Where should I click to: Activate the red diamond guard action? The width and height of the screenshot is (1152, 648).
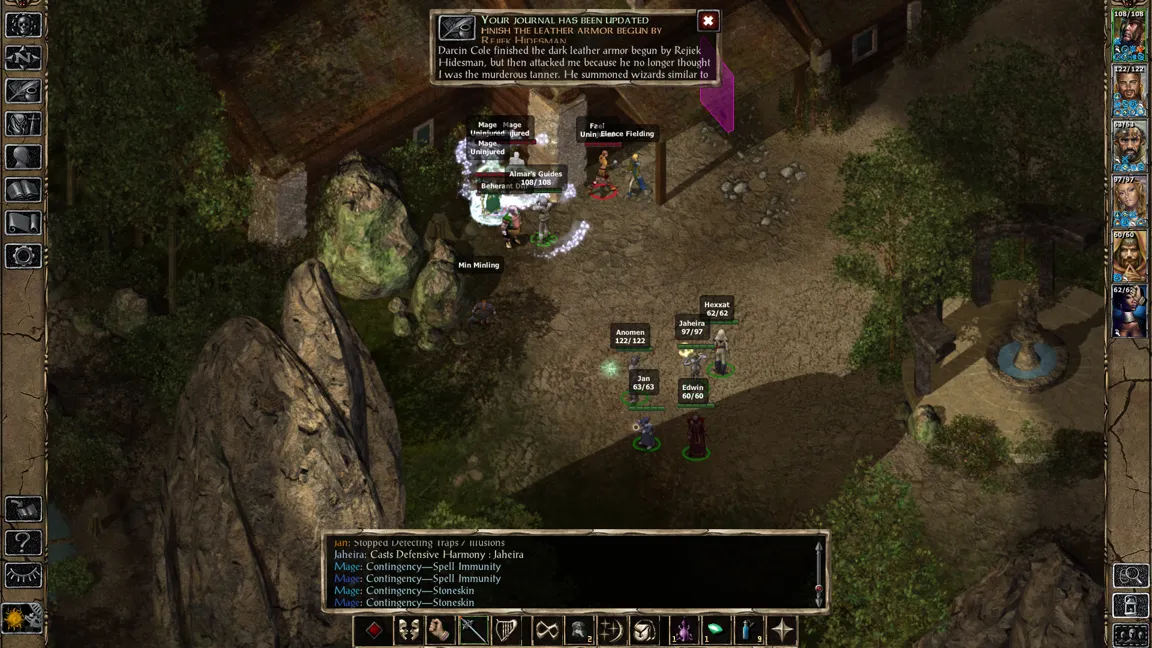click(374, 630)
